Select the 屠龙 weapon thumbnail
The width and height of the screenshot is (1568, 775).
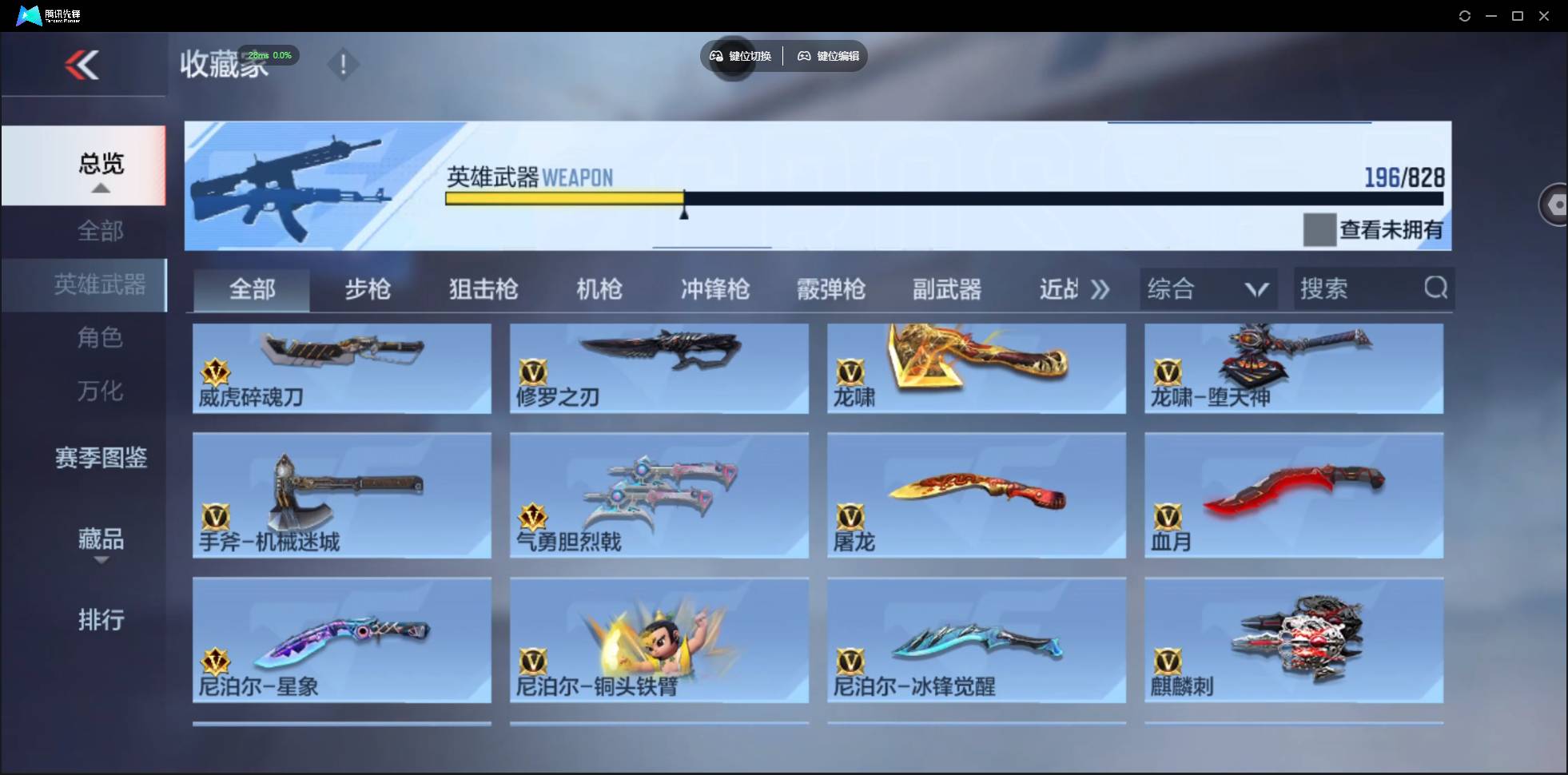coord(977,495)
